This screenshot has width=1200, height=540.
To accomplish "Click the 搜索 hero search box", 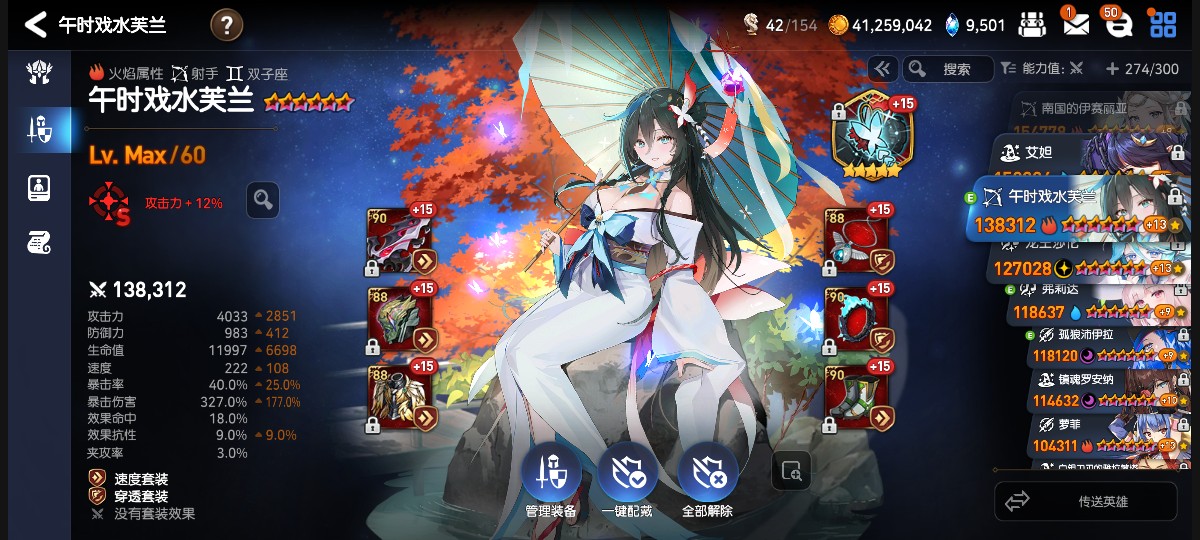I will pos(948,69).
